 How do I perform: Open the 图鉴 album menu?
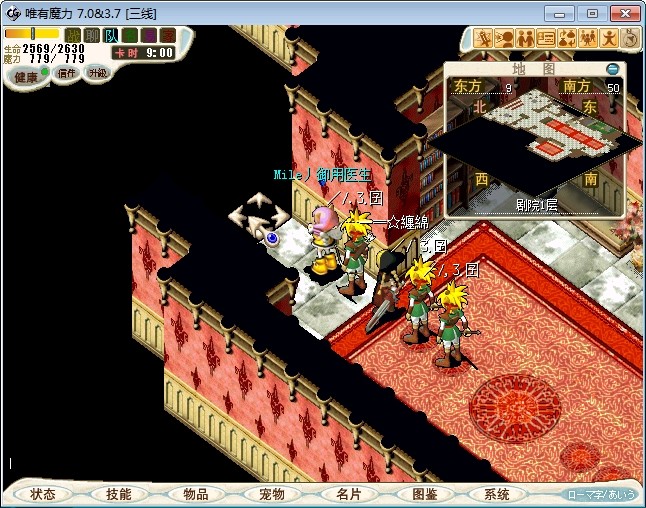click(424, 494)
